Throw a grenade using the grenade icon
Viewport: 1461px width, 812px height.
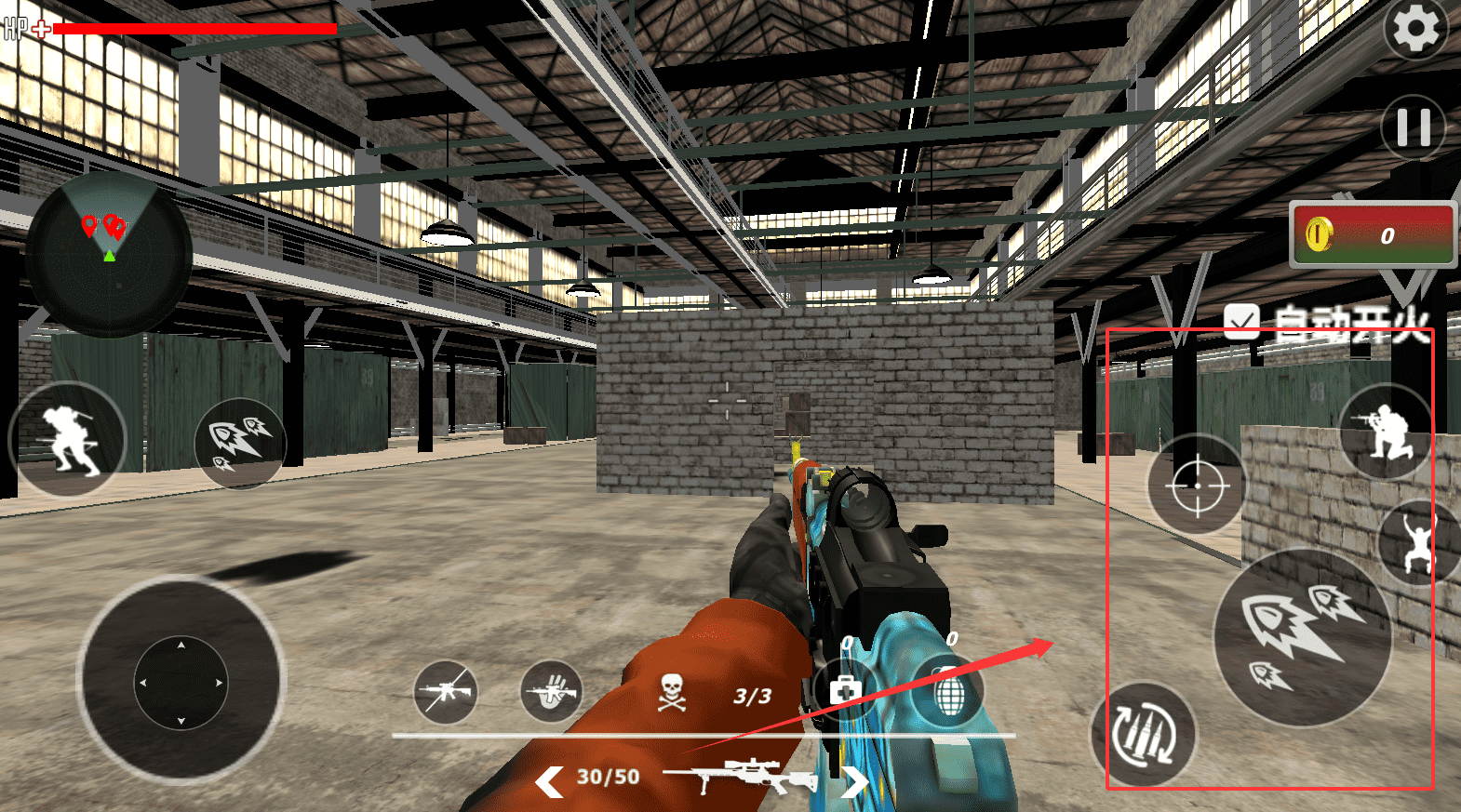coord(947,693)
